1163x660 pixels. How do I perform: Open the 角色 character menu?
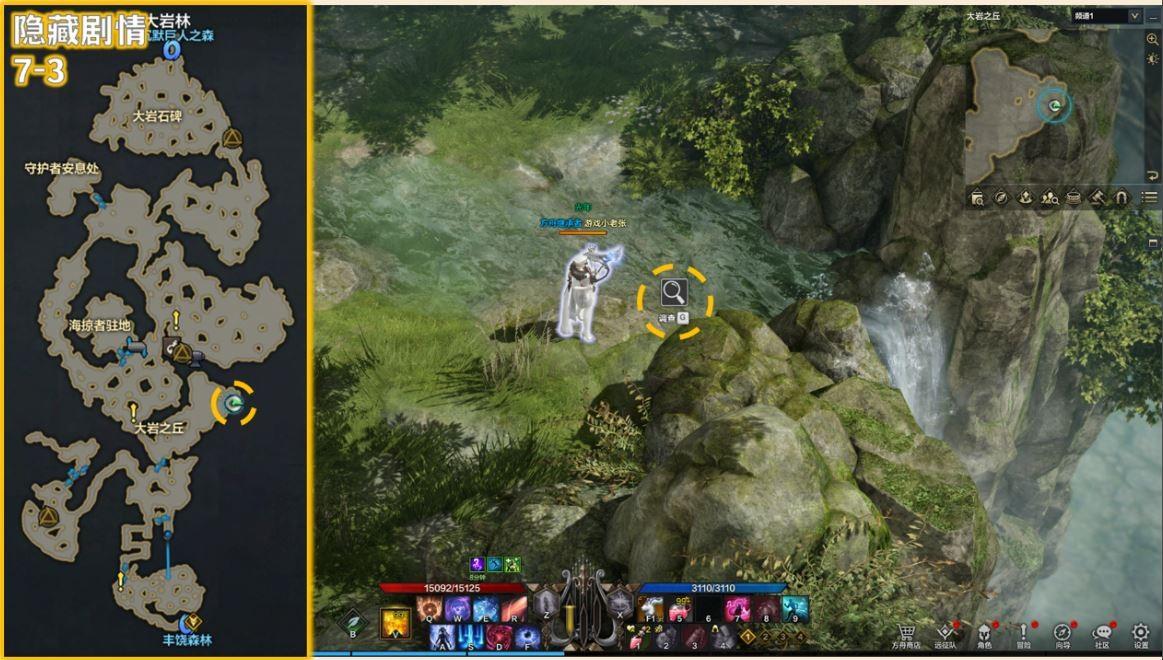984,634
